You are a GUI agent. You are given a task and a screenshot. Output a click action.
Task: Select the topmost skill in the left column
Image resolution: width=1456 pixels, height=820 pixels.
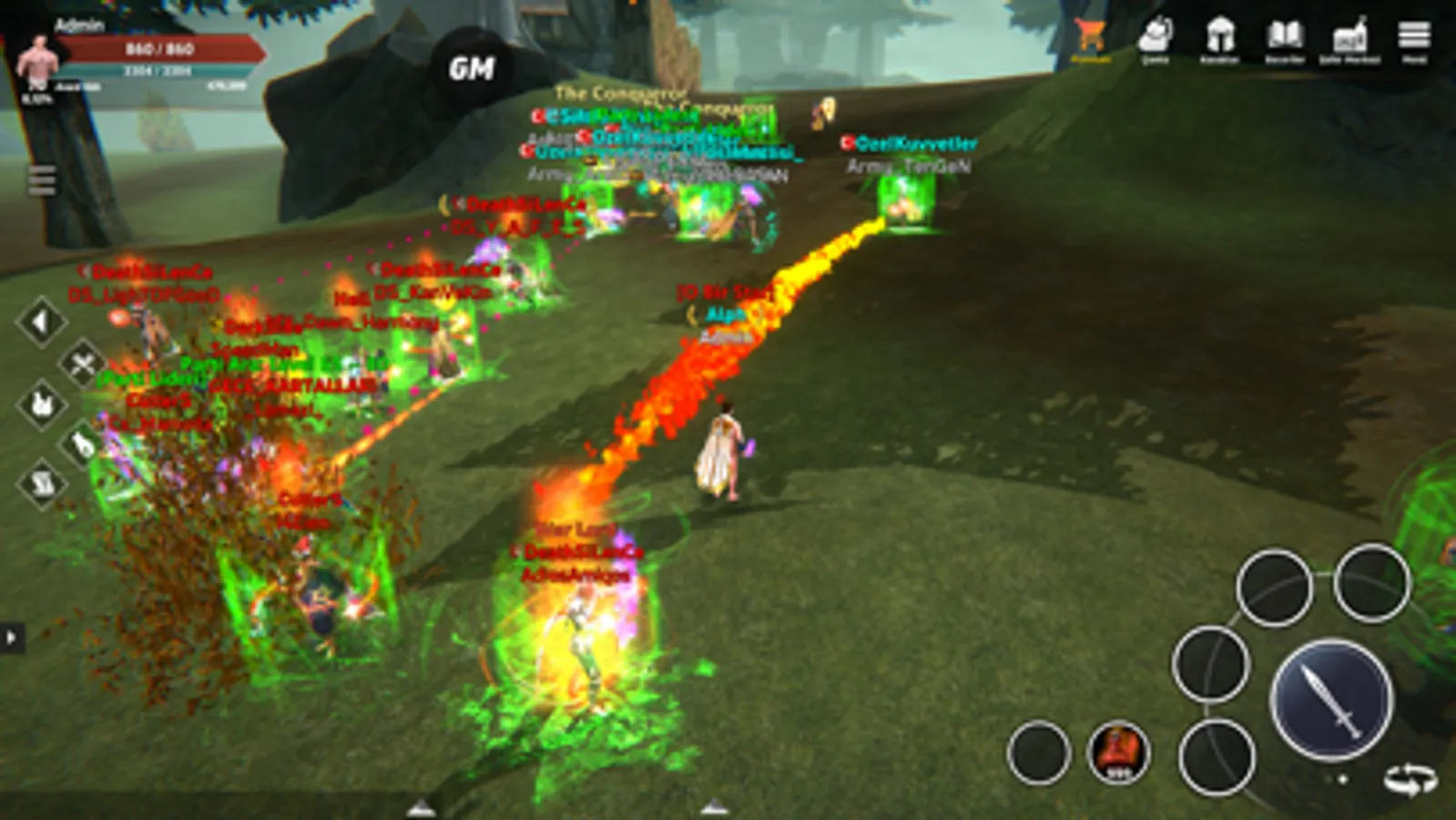point(40,321)
